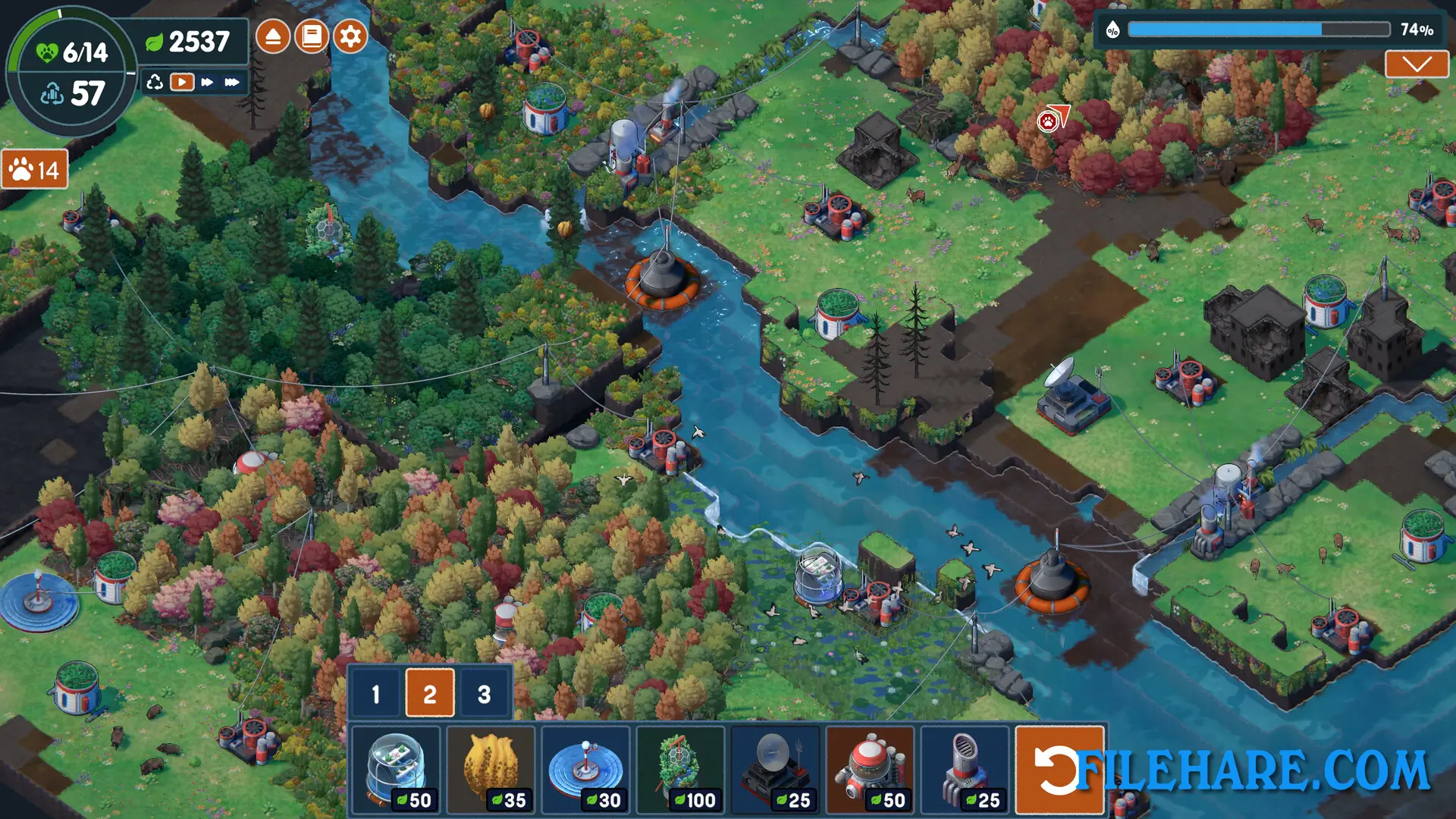The height and width of the screenshot is (819, 1456).
Task: Select the beehive costing 35 leaves
Action: click(x=493, y=768)
